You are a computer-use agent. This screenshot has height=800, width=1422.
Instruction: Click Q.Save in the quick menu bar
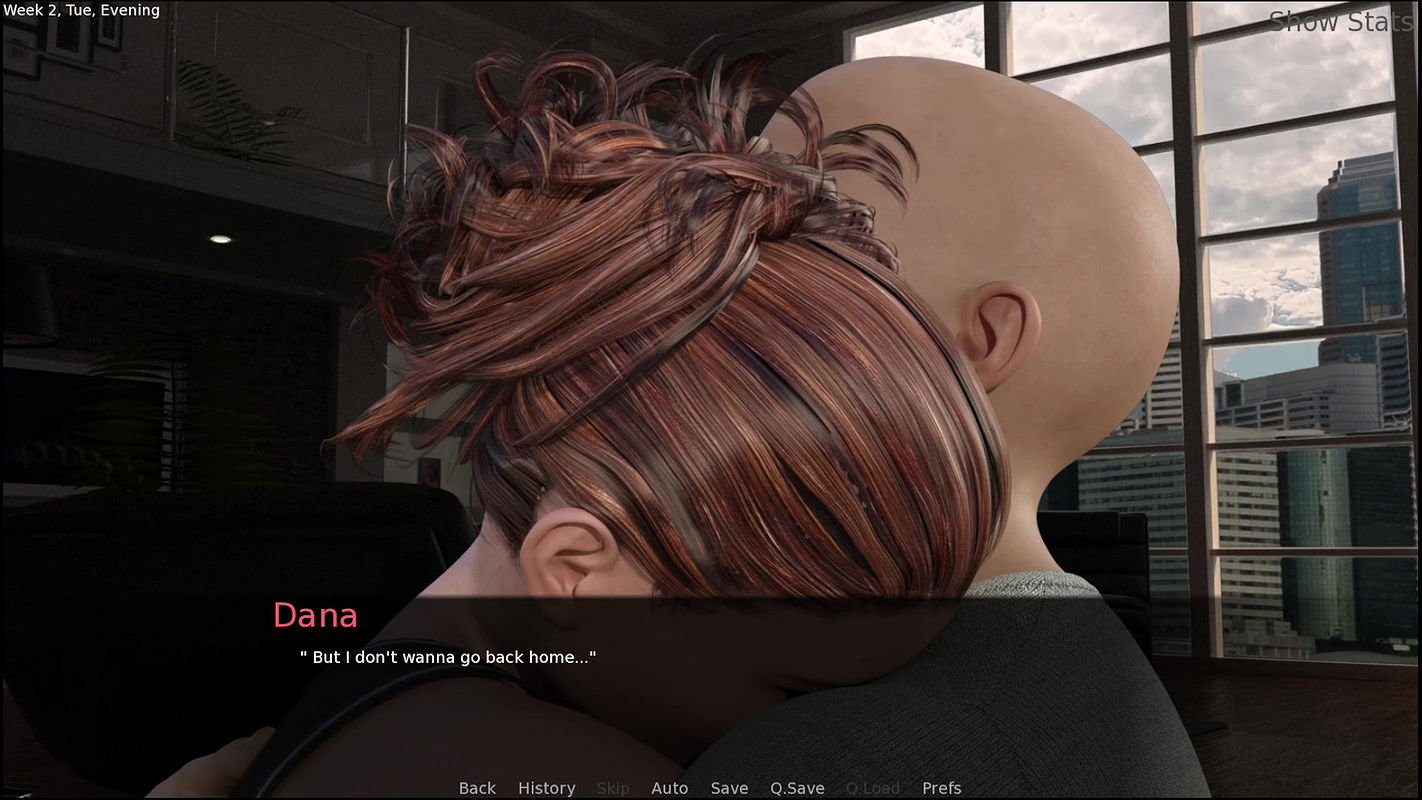[x=796, y=788]
